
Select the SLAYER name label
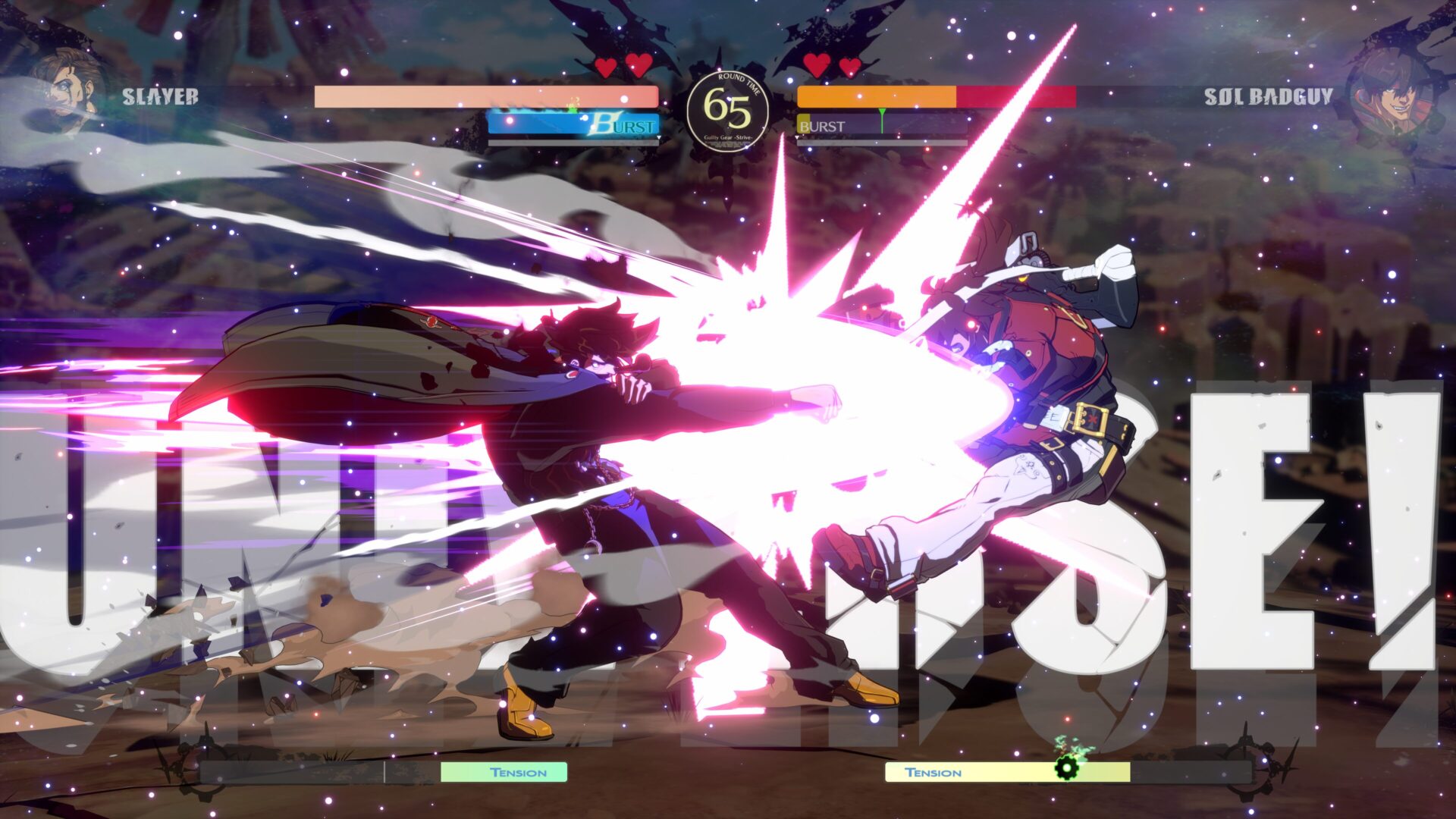pos(159,97)
